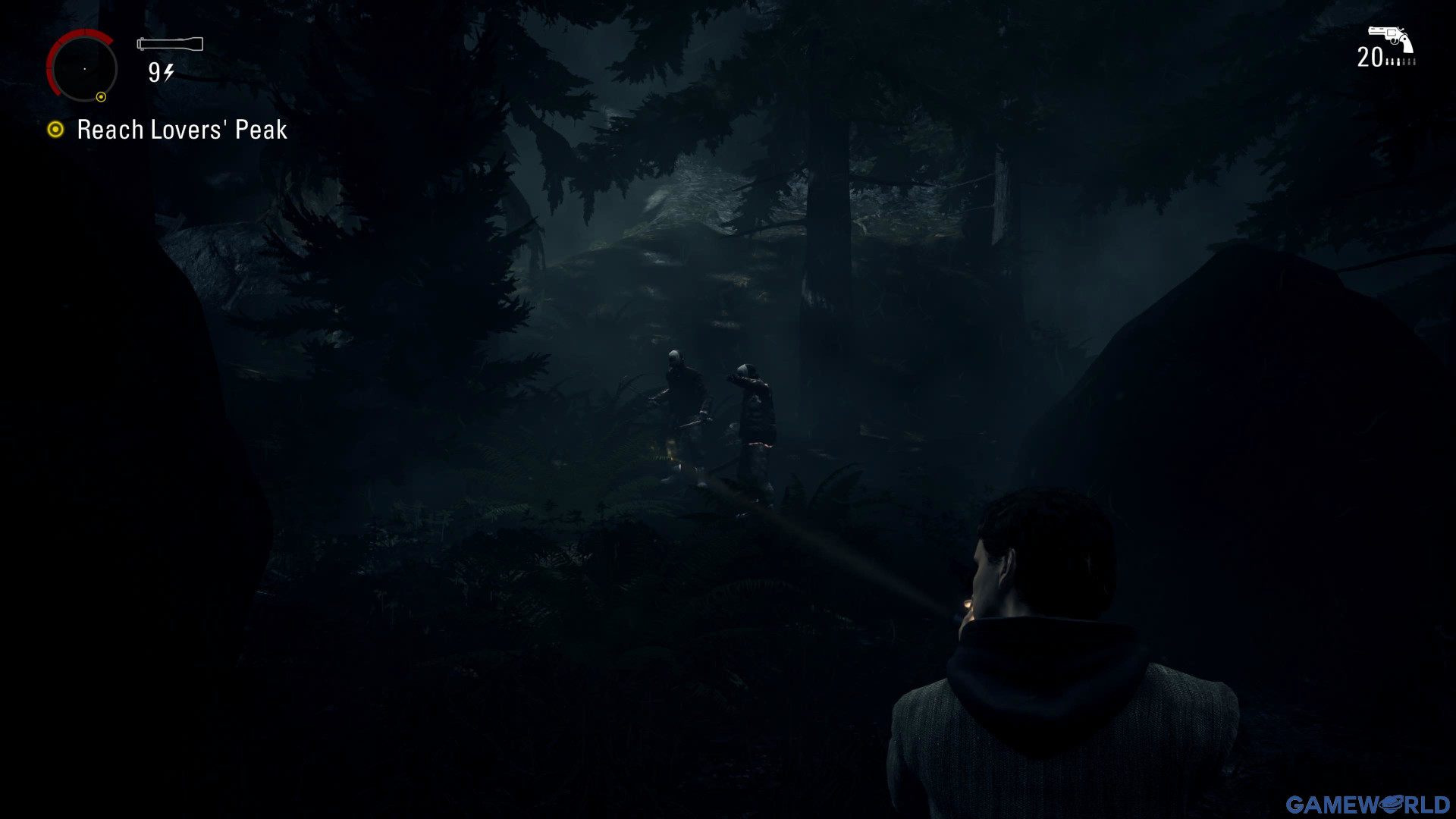This screenshot has height=819, width=1456.
Task: Click the Reach Lovers' Peak objective
Action: pyautogui.click(x=182, y=130)
